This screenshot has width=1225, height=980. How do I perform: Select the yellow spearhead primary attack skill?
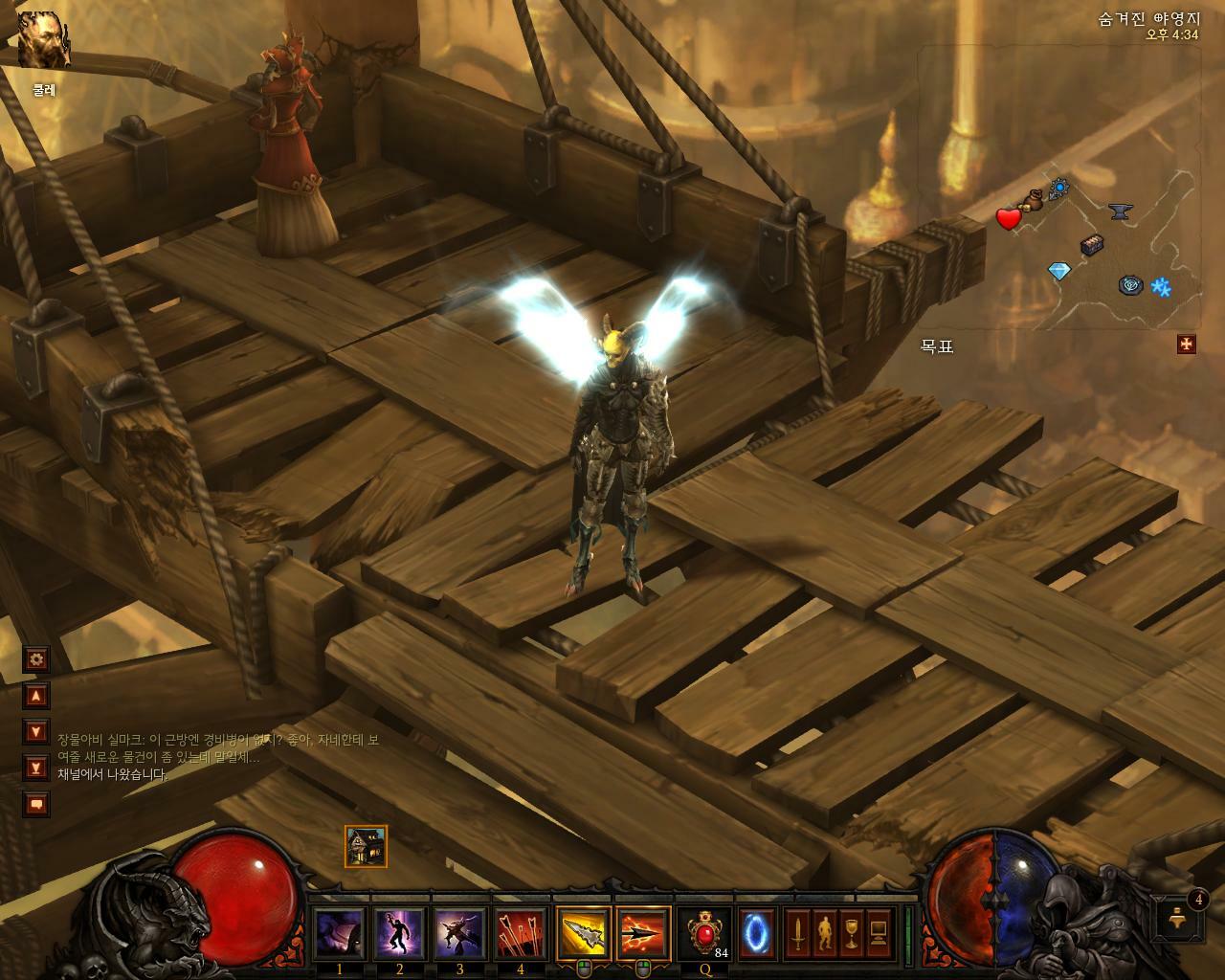[584, 933]
